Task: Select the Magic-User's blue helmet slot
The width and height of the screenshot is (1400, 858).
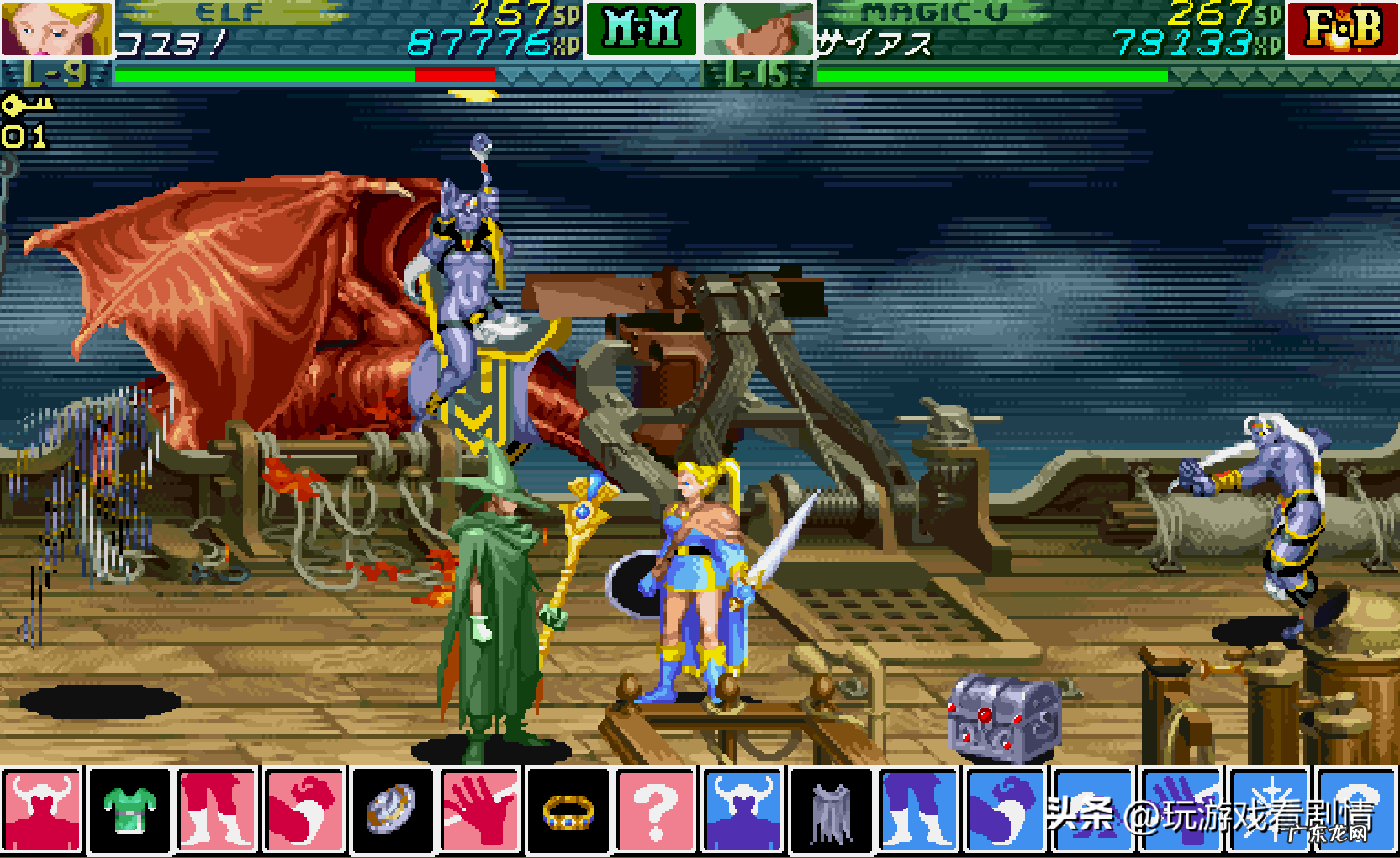Action: click(x=743, y=810)
